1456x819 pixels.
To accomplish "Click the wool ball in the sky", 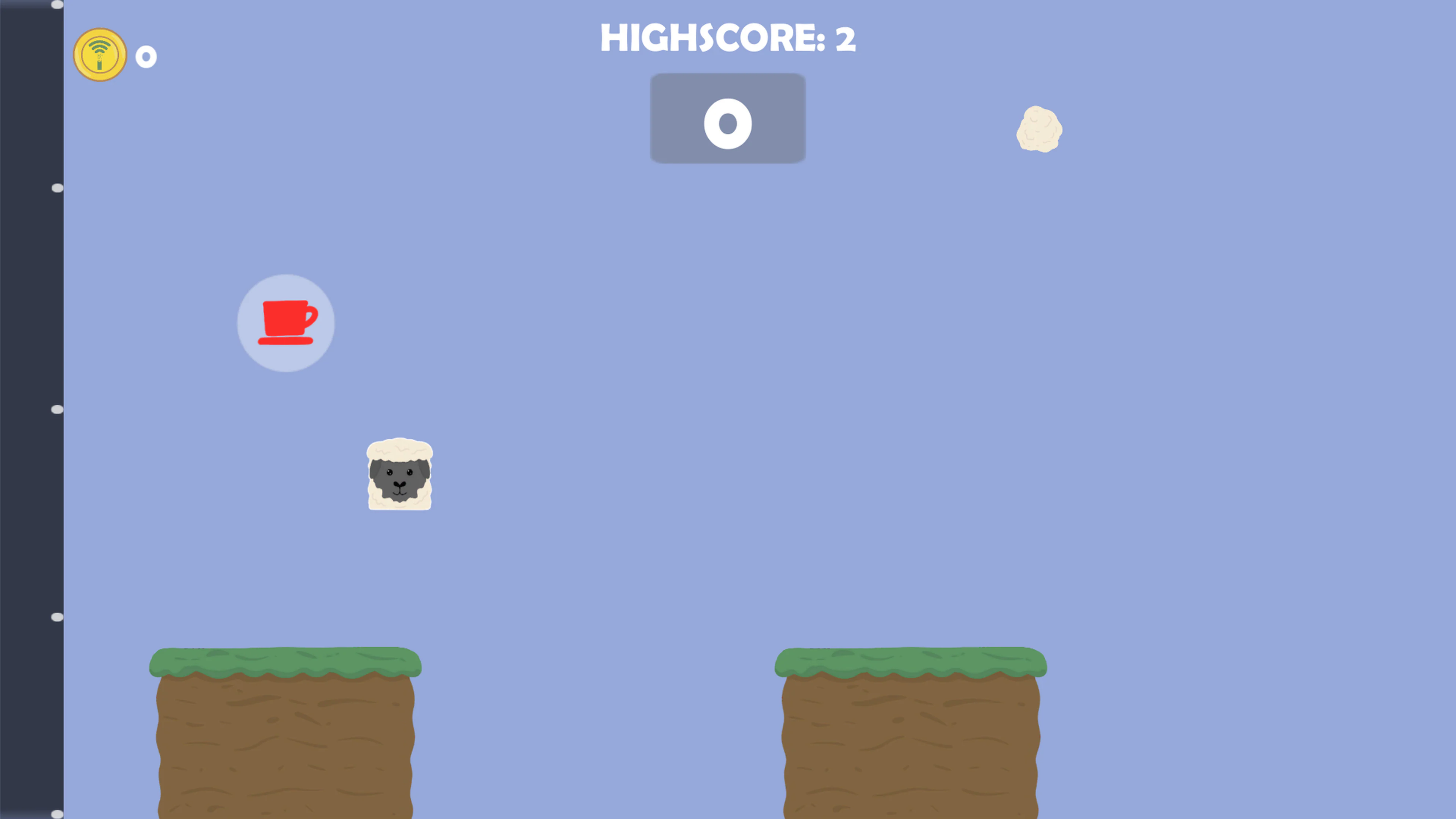I will [1039, 129].
